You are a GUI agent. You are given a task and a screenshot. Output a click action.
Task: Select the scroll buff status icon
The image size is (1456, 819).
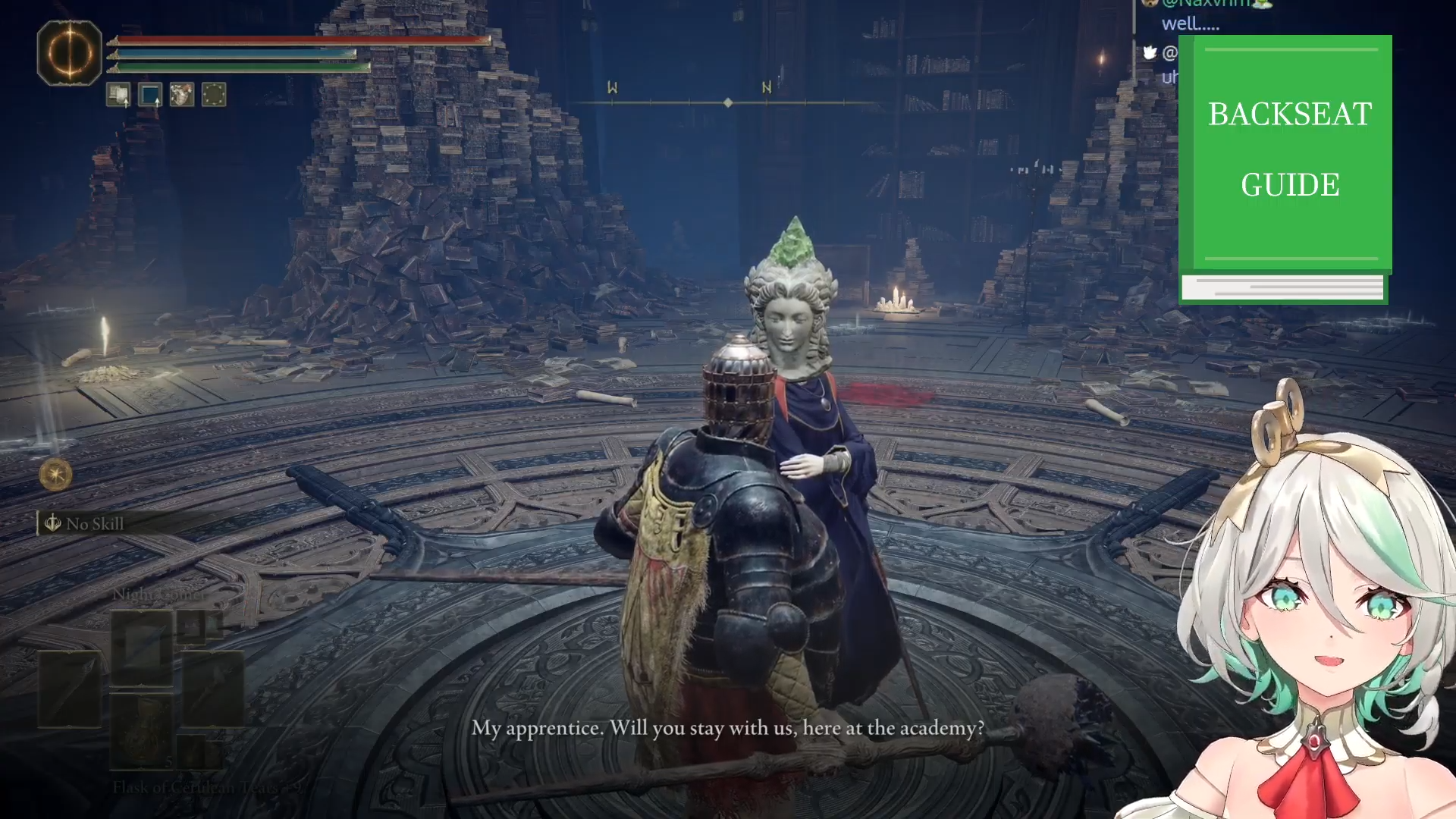118,95
